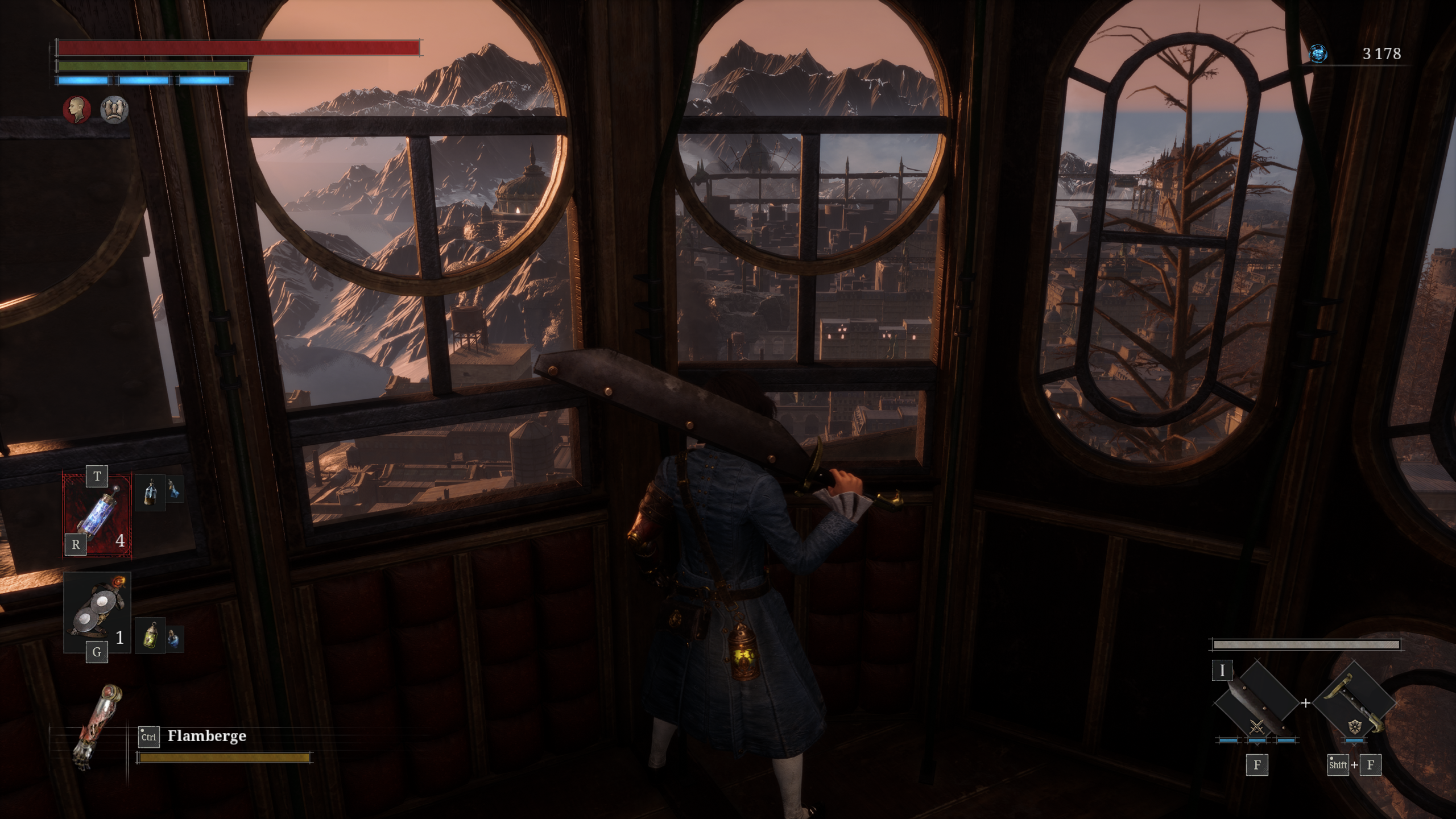This screenshot has width=1456, height=819.
Task: Click the blue Ergo currency icon
Action: point(1318,54)
